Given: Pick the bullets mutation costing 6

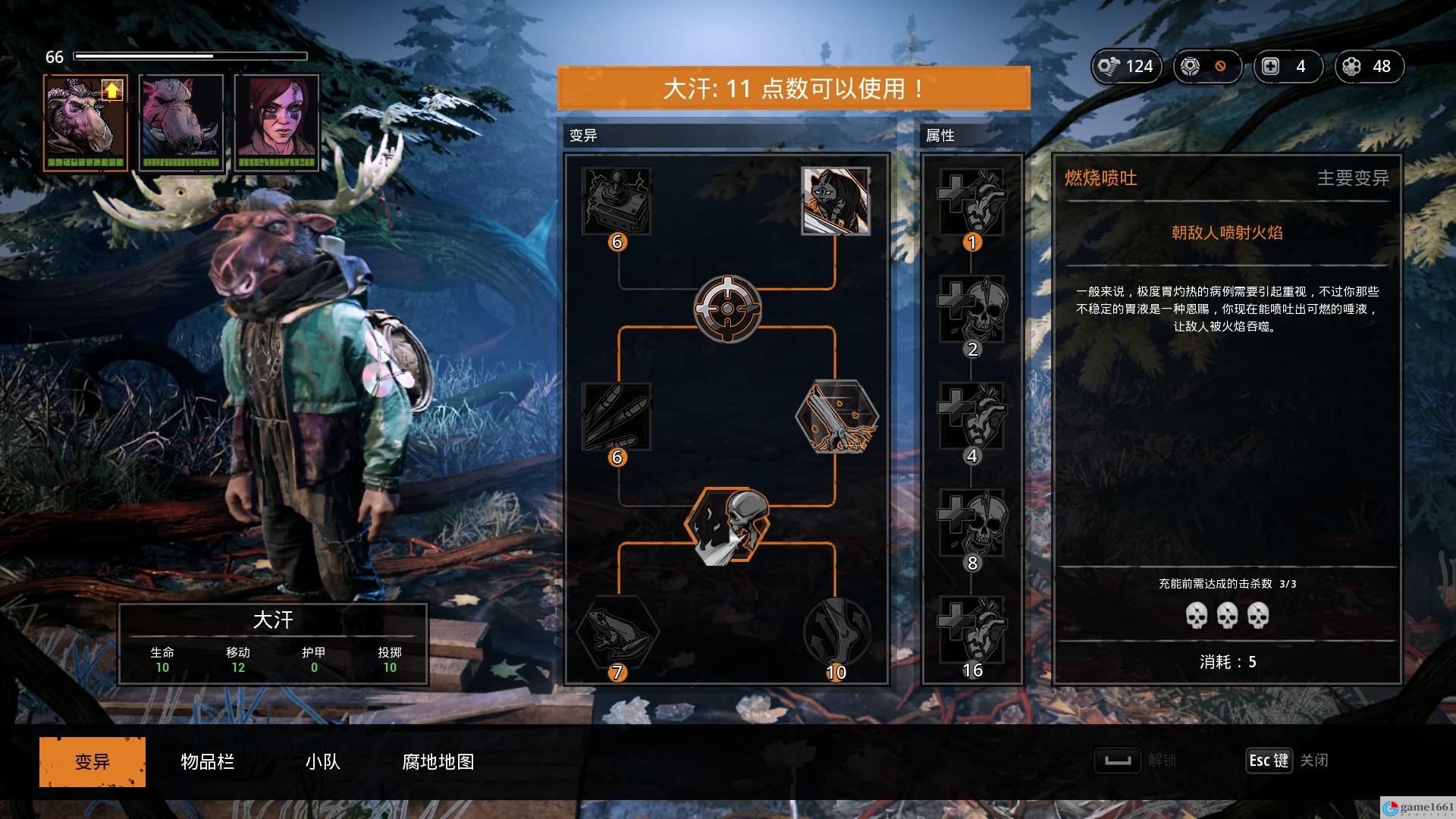Looking at the screenshot, I should 617,416.
